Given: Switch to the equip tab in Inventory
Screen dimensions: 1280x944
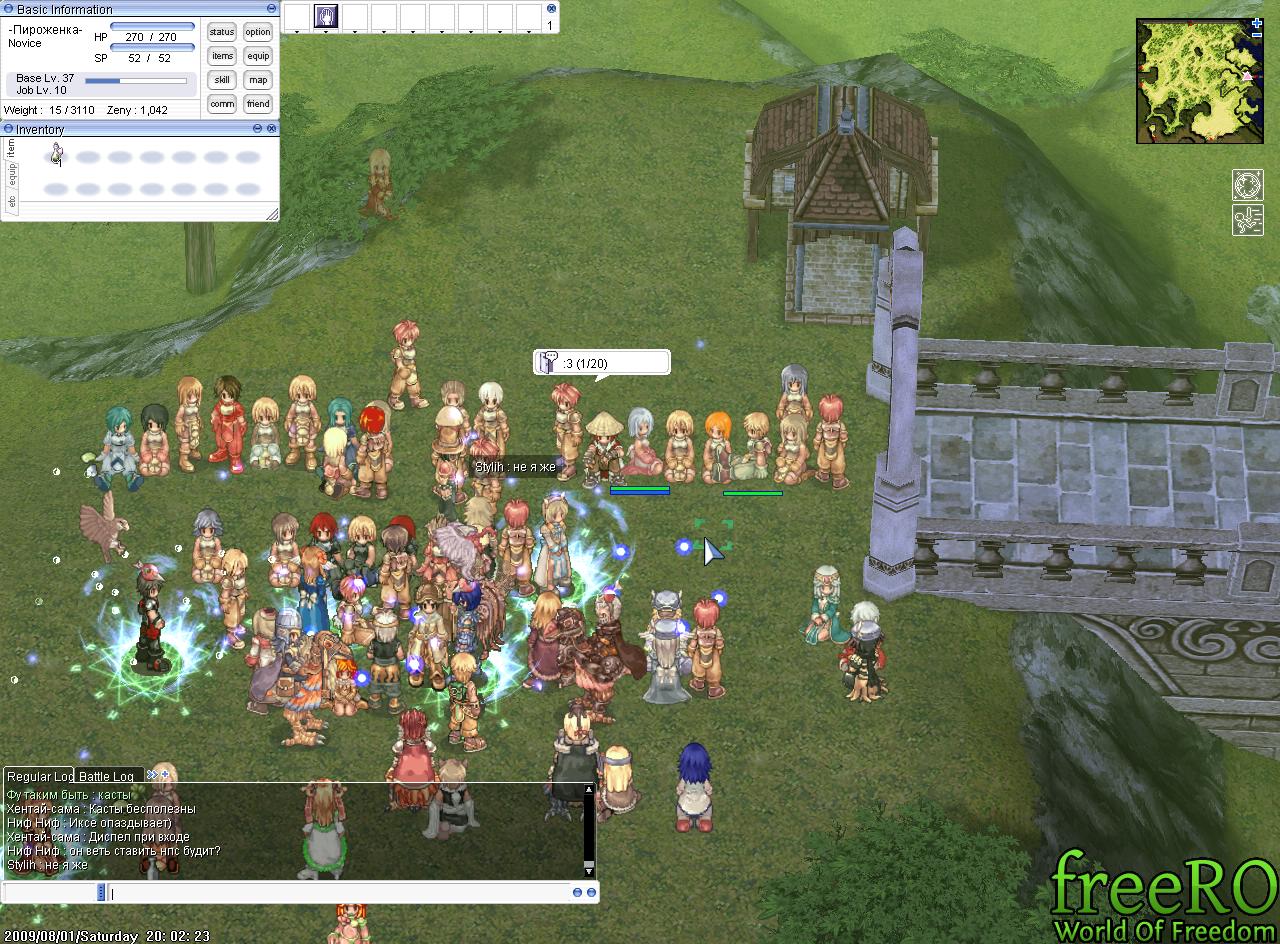Looking at the screenshot, I should point(11,174).
